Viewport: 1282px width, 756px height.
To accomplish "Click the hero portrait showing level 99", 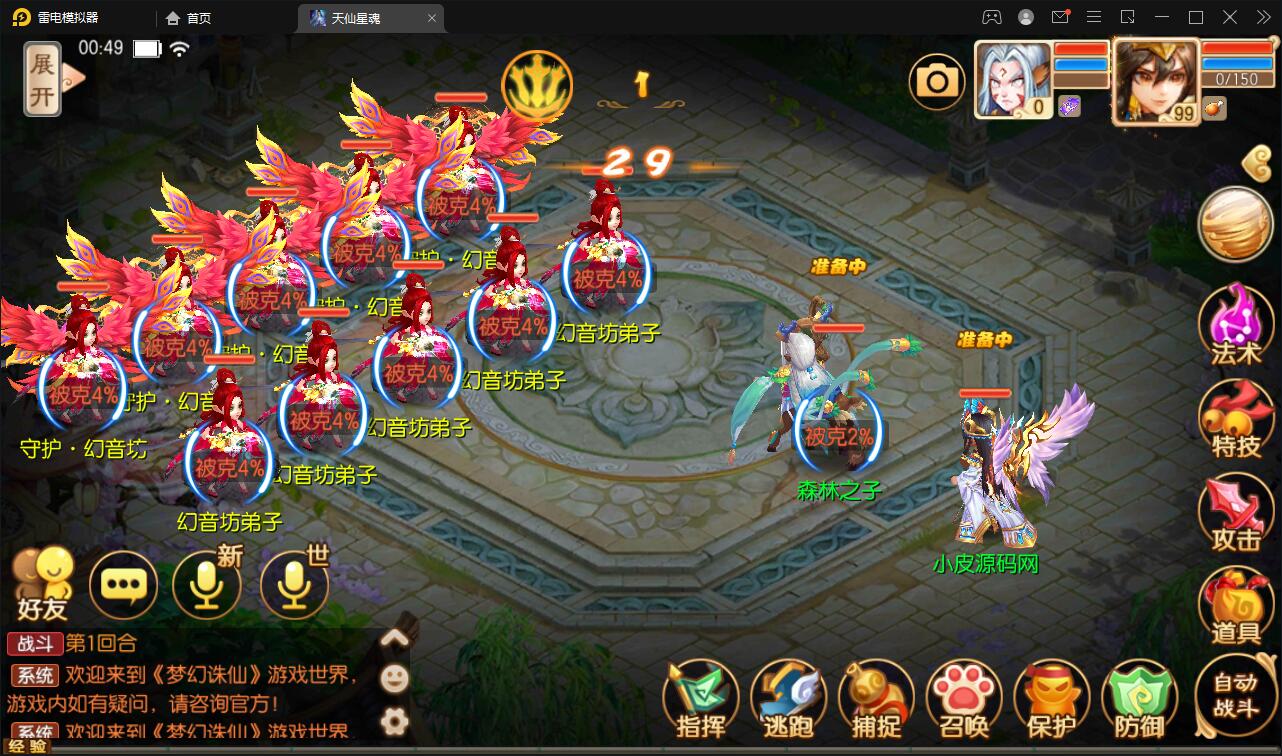I will point(1155,80).
